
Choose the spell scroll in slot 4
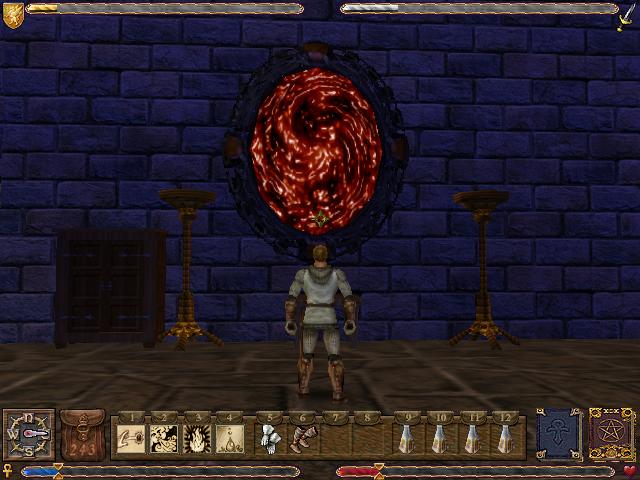click(232, 437)
